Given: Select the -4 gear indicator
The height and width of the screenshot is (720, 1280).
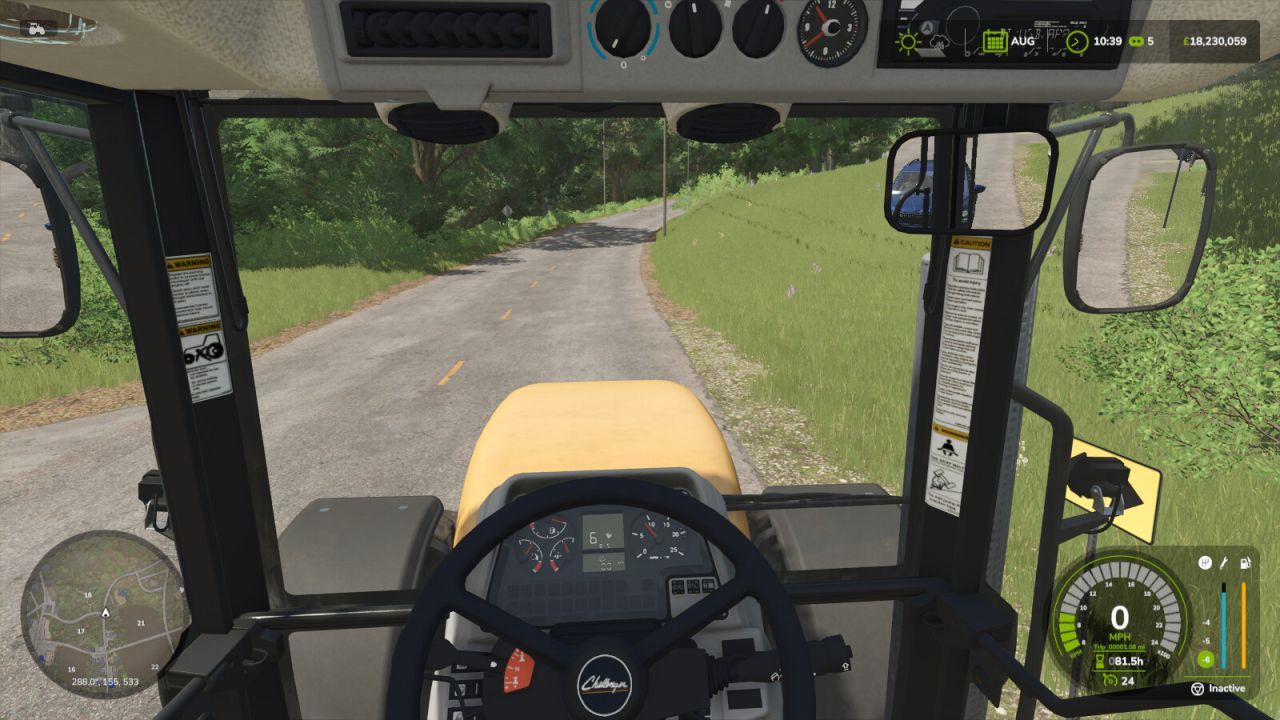Looking at the screenshot, I should [x=1206, y=622].
